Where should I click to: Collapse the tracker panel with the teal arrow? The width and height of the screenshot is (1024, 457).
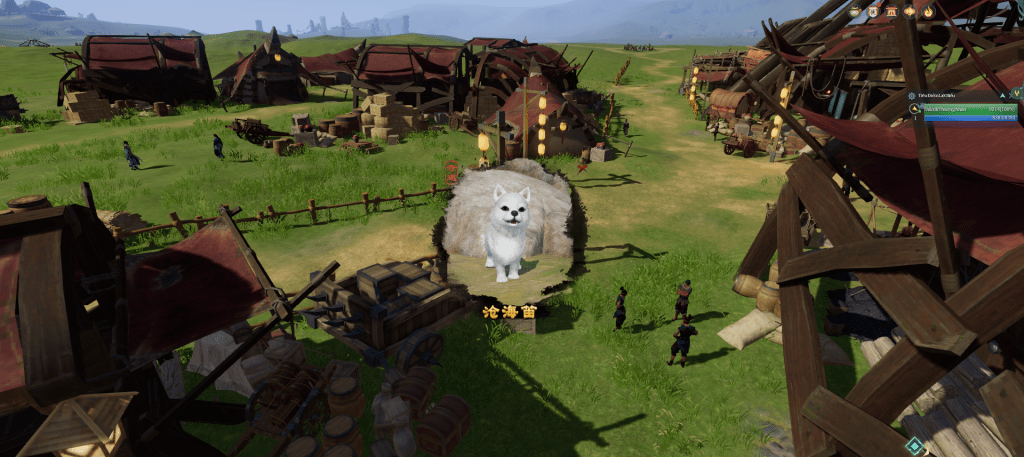coord(1002,95)
